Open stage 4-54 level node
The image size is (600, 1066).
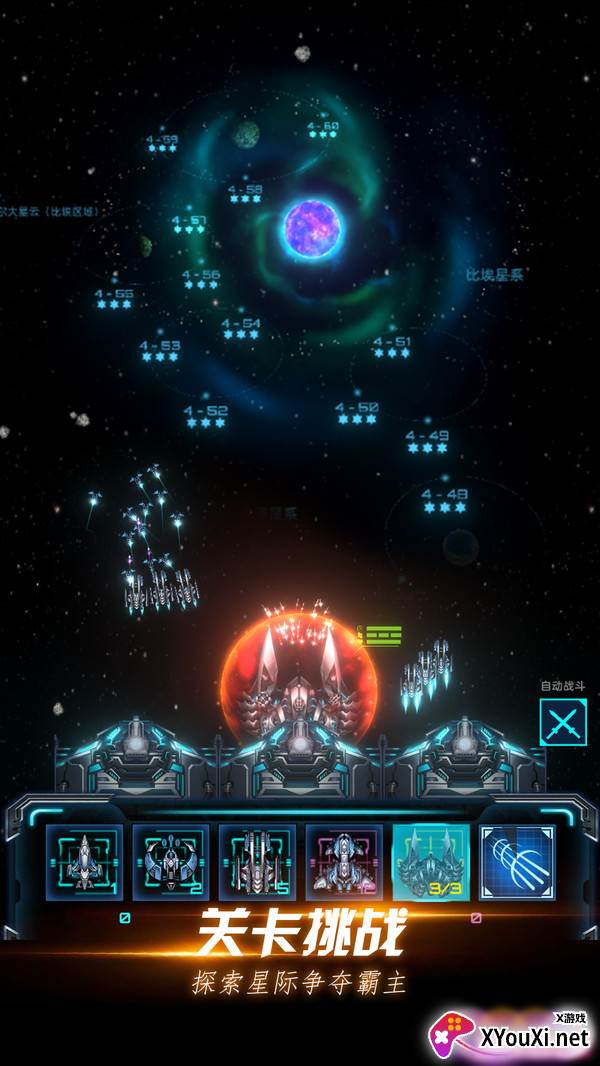pyautogui.click(x=241, y=328)
